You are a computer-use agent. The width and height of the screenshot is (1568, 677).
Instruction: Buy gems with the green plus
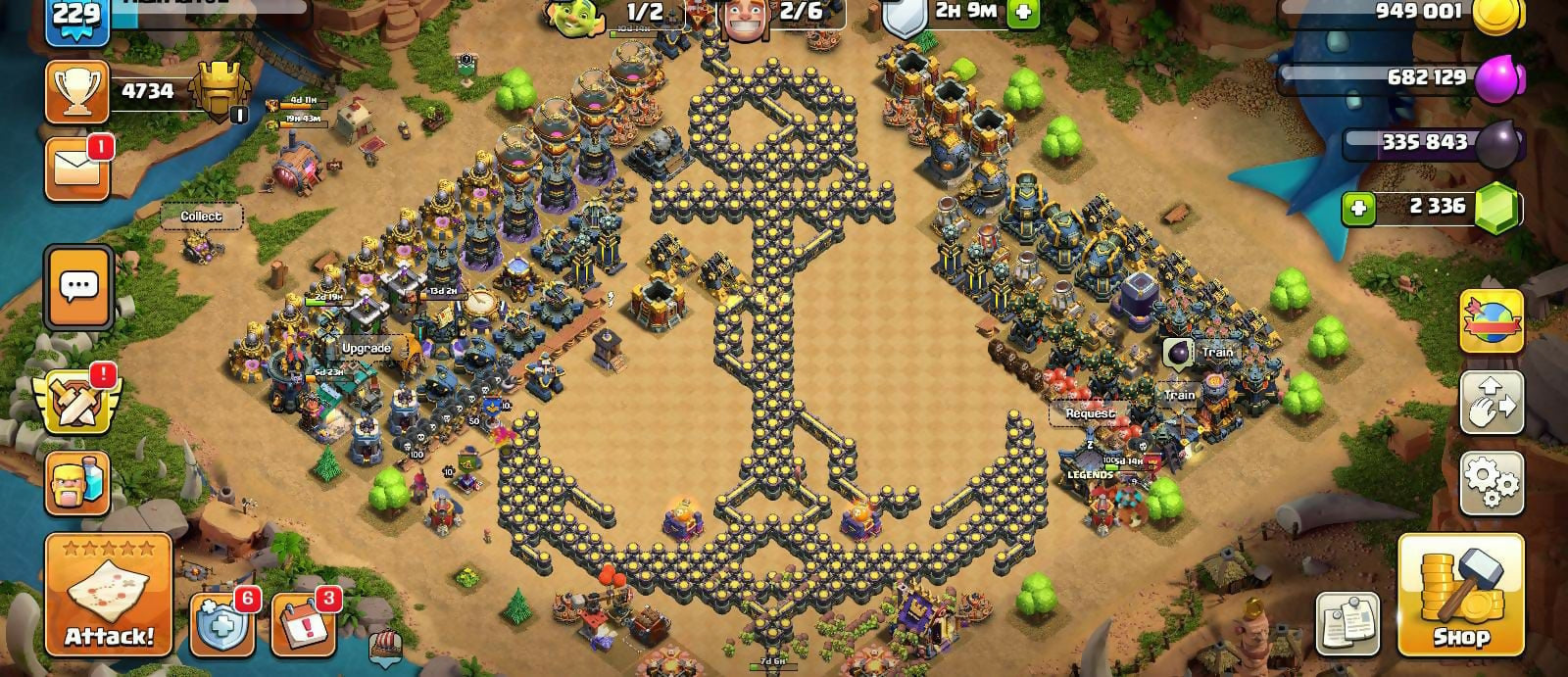point(1358,208)
